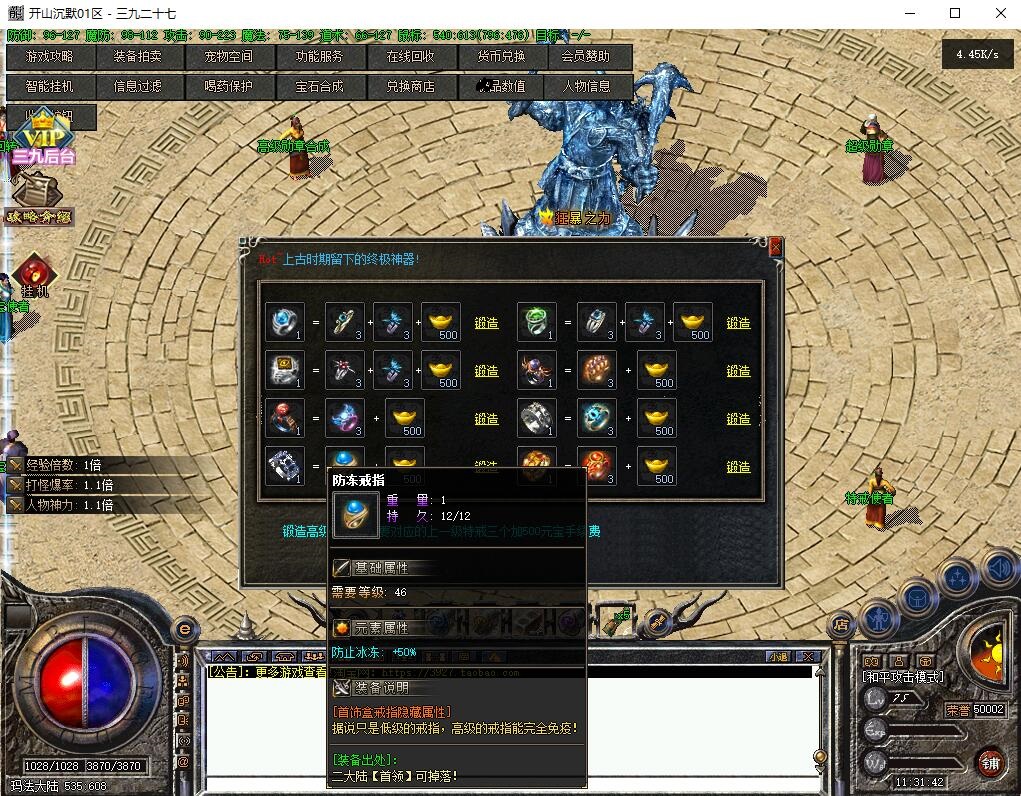Enable 智能挂机 smart auto-play

(50, 87)
